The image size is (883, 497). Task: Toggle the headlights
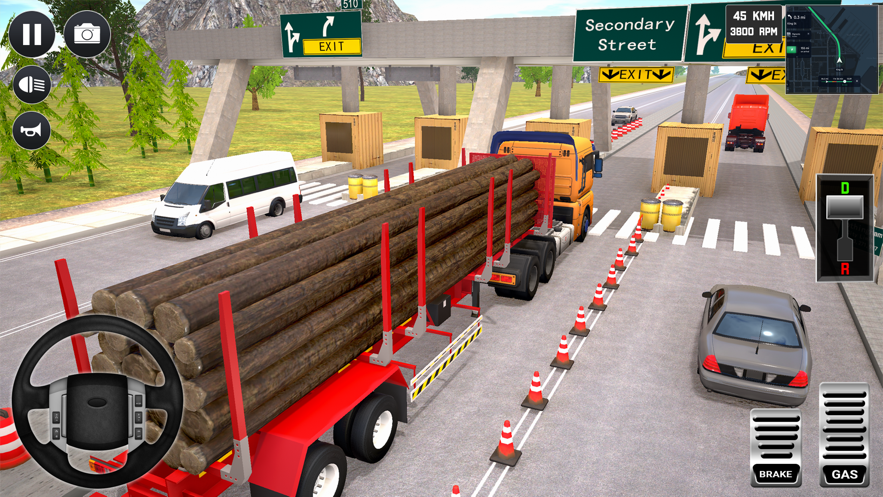pos(32,85)
